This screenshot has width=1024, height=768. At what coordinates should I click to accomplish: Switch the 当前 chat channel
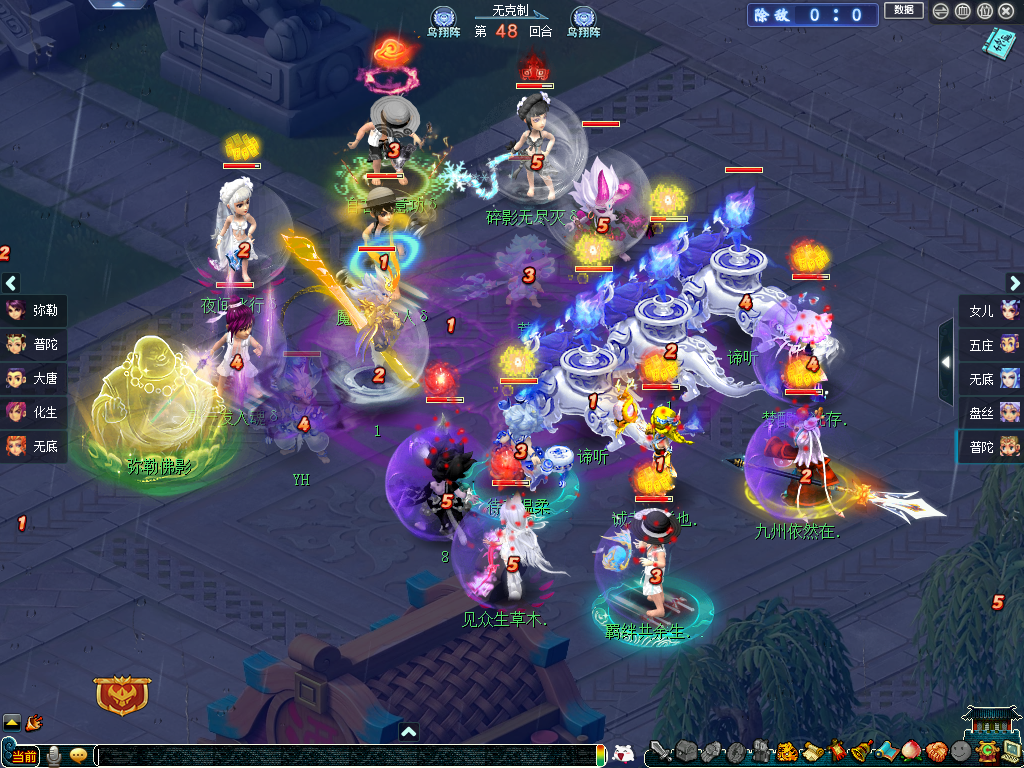tap(24, 756)
